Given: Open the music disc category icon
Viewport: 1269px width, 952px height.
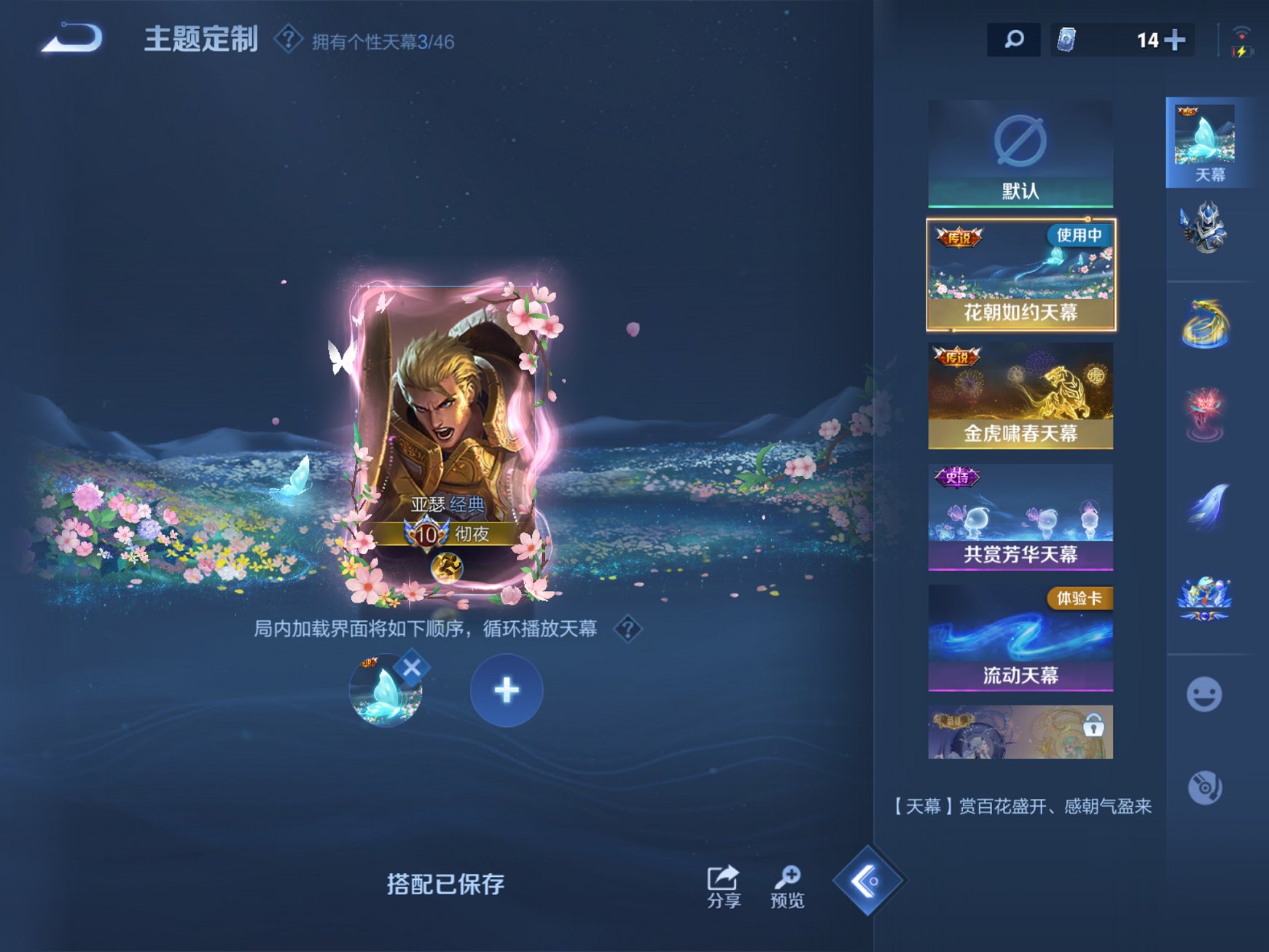Looking at the screenshot, I should tap(1206, 786).
